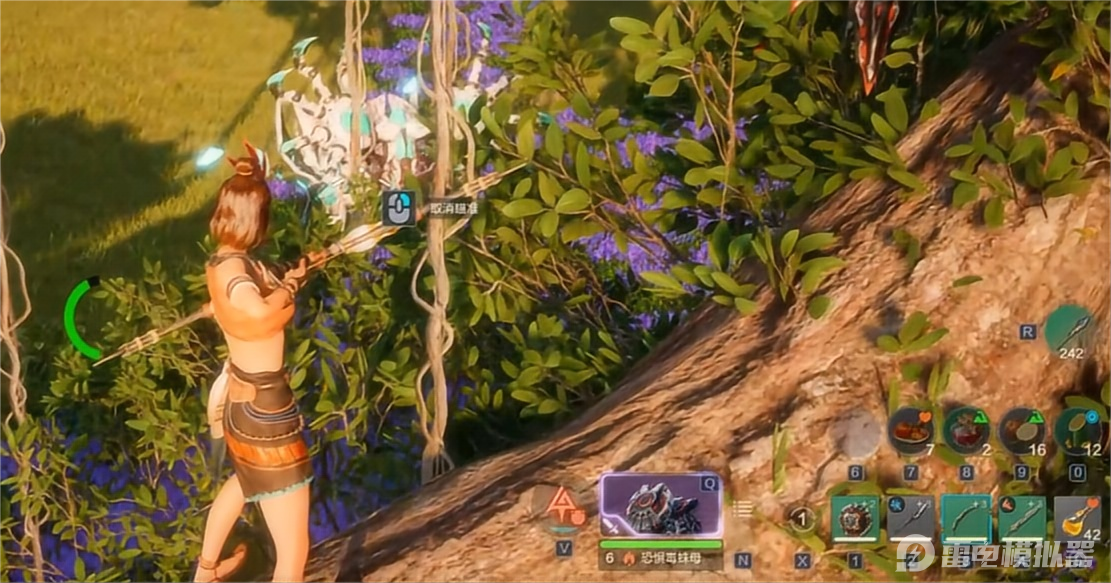Use the red potion food slot

(966, 431)
